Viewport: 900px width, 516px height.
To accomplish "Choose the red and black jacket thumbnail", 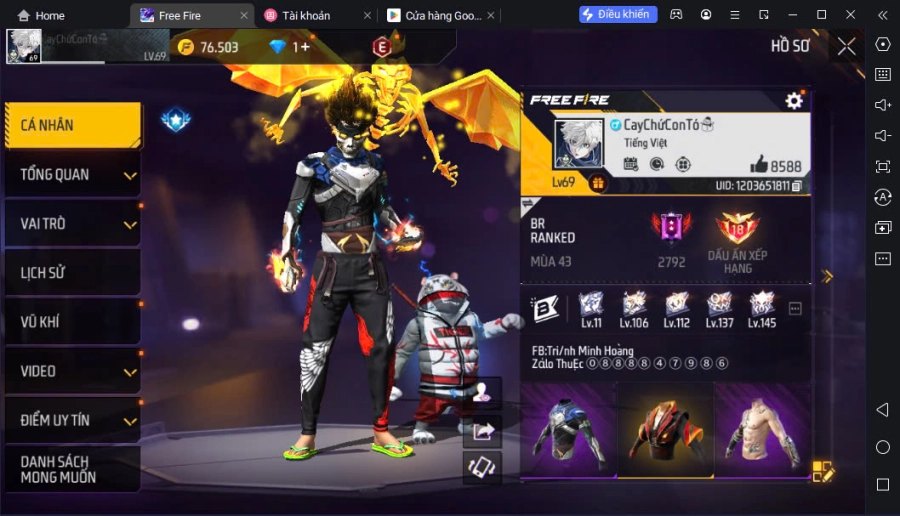I will click(x=664, y=430).
